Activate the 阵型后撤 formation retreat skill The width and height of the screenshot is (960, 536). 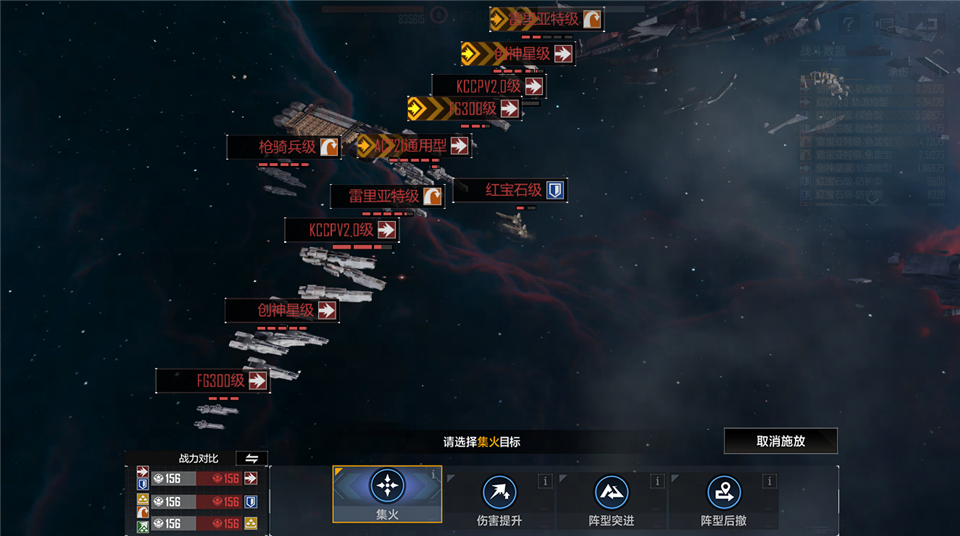[723, 497]
